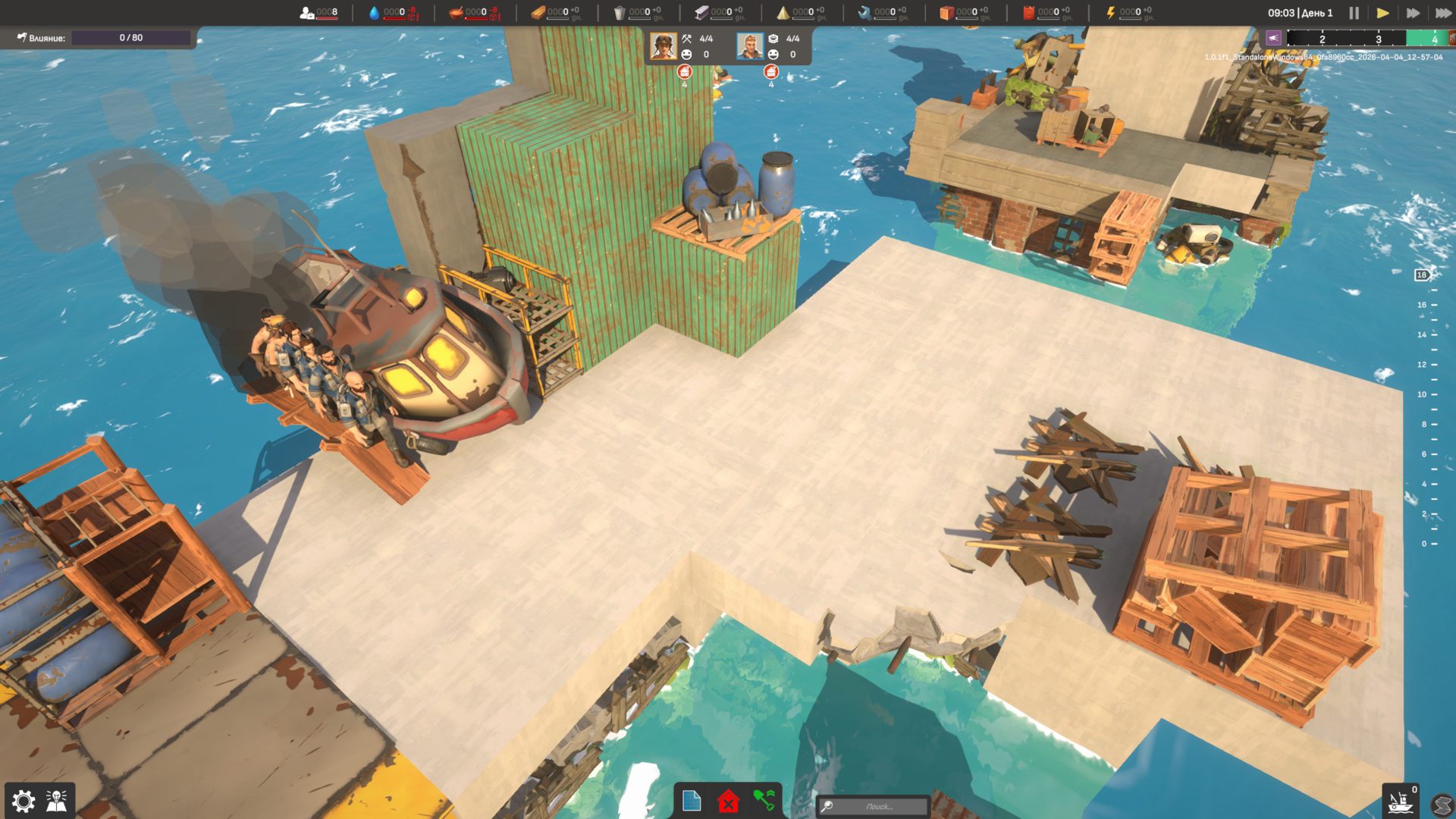The image size is (1456, 819).
Task: Switch to triple fast-forward speed
Action: tap(1442, 13)
